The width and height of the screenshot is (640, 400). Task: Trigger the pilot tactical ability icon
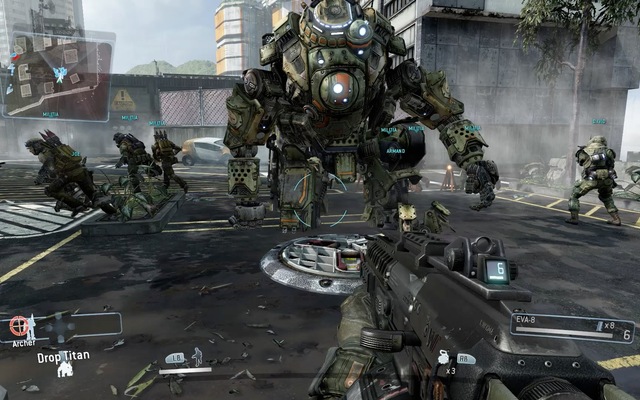pyautogui.click(x=197, y=356)
